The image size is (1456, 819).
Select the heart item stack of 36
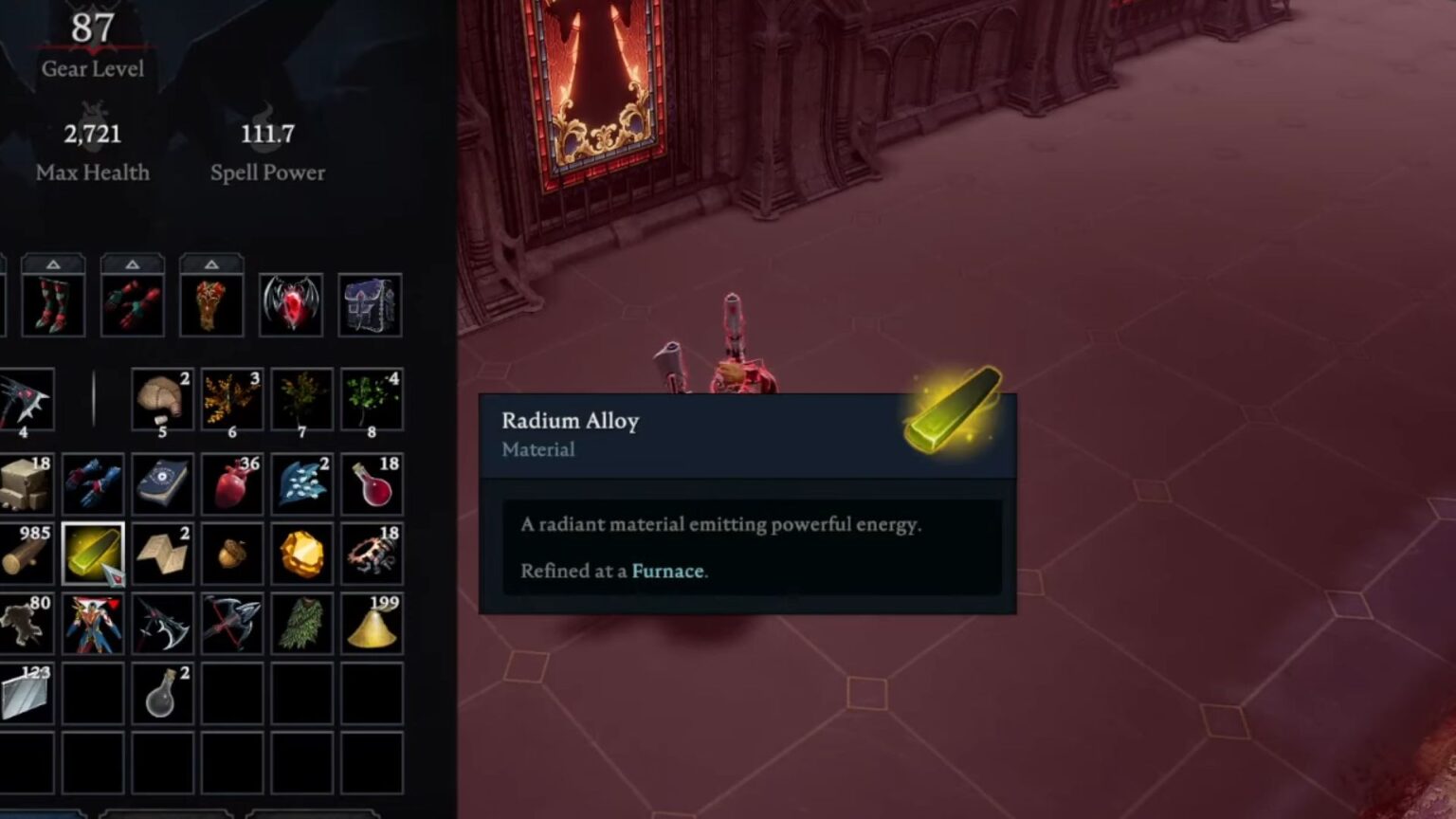(232, 484)
